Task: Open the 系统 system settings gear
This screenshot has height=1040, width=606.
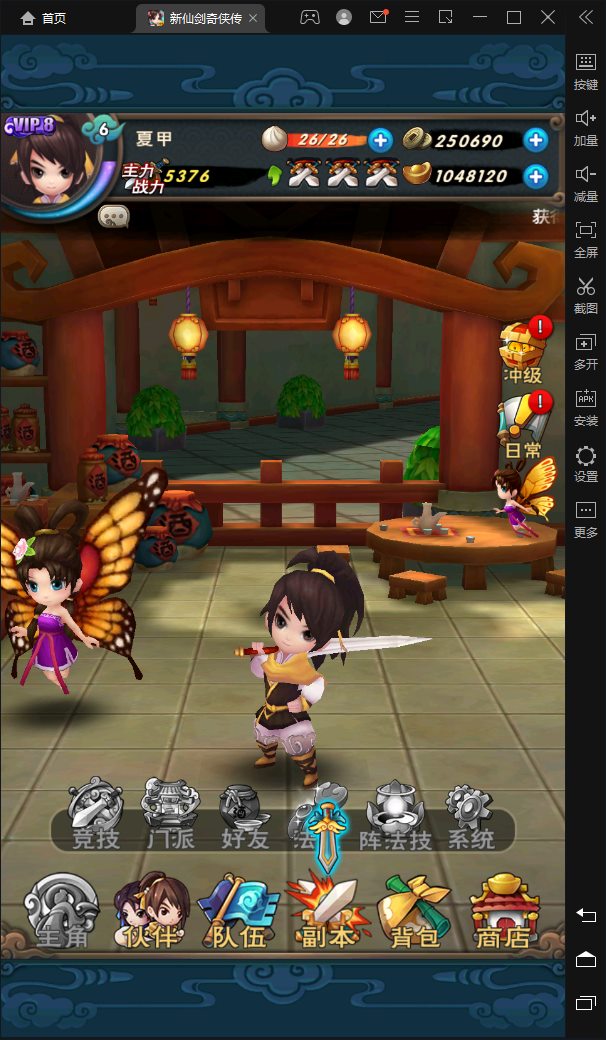Action: pyautogui.click(x=470, y=816)
